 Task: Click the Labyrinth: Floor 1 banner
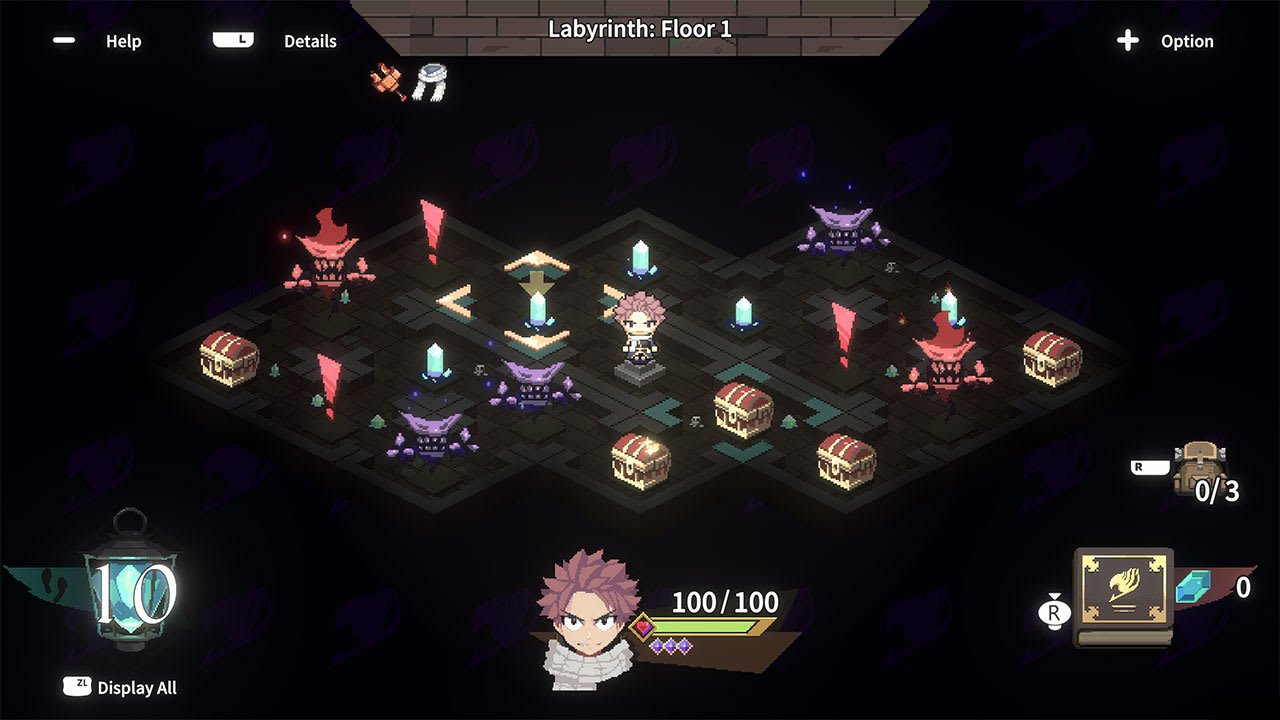(640, 30)
